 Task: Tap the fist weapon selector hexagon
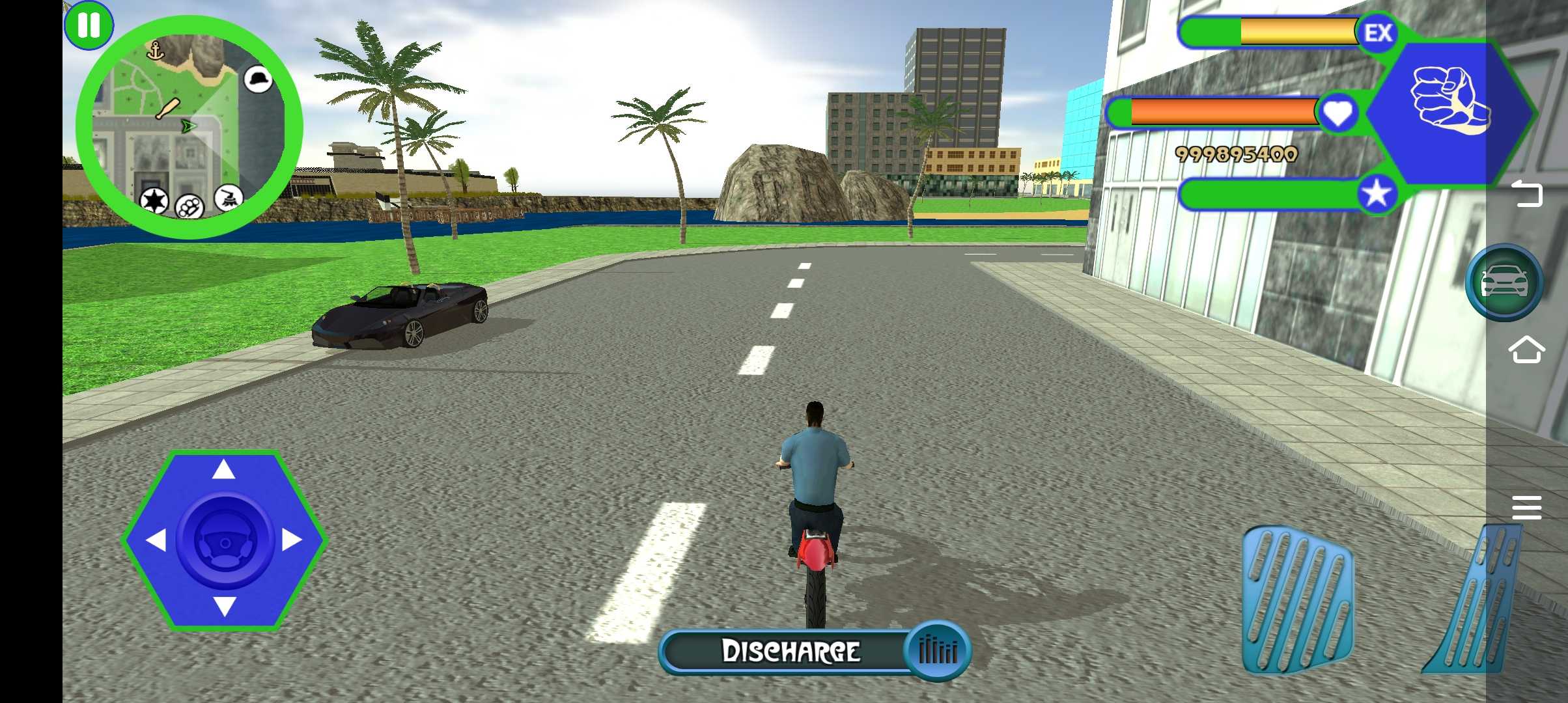(x=1449, y=112)
